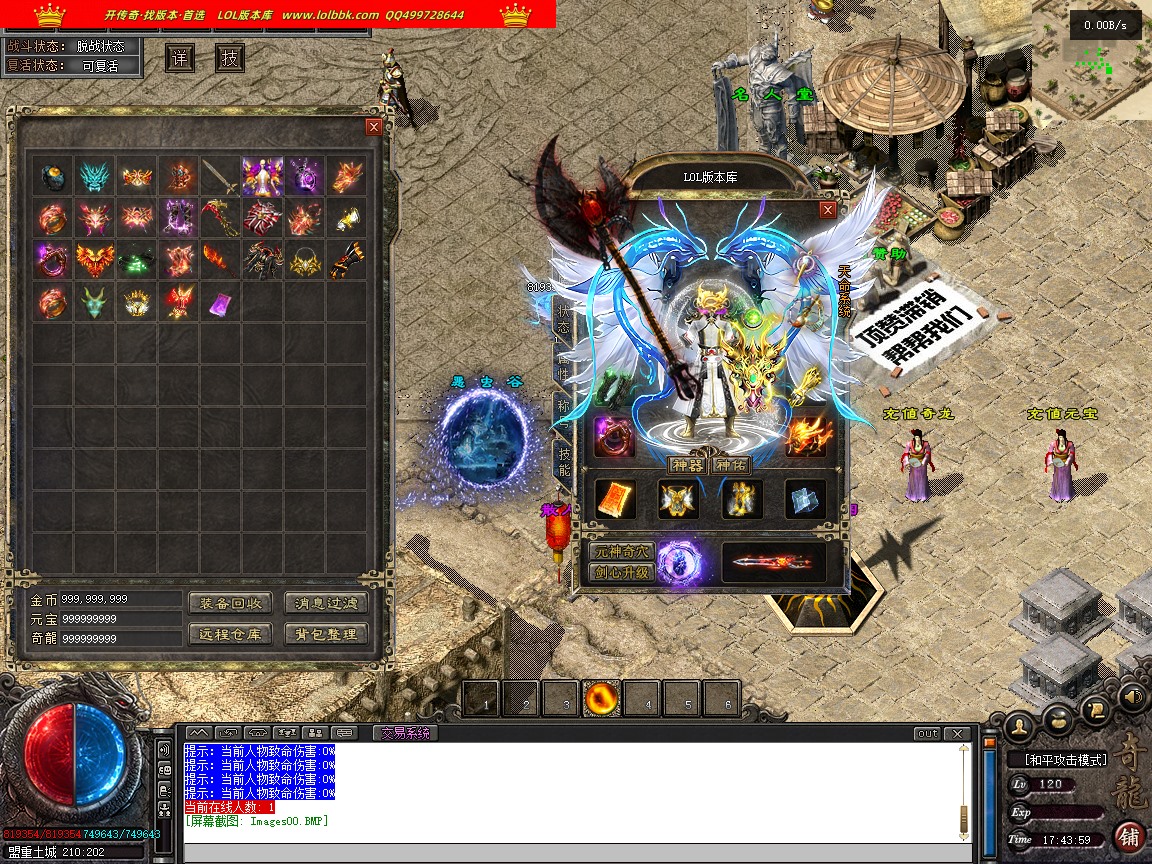Select the 神器 artifact button

tap(688, 465)
